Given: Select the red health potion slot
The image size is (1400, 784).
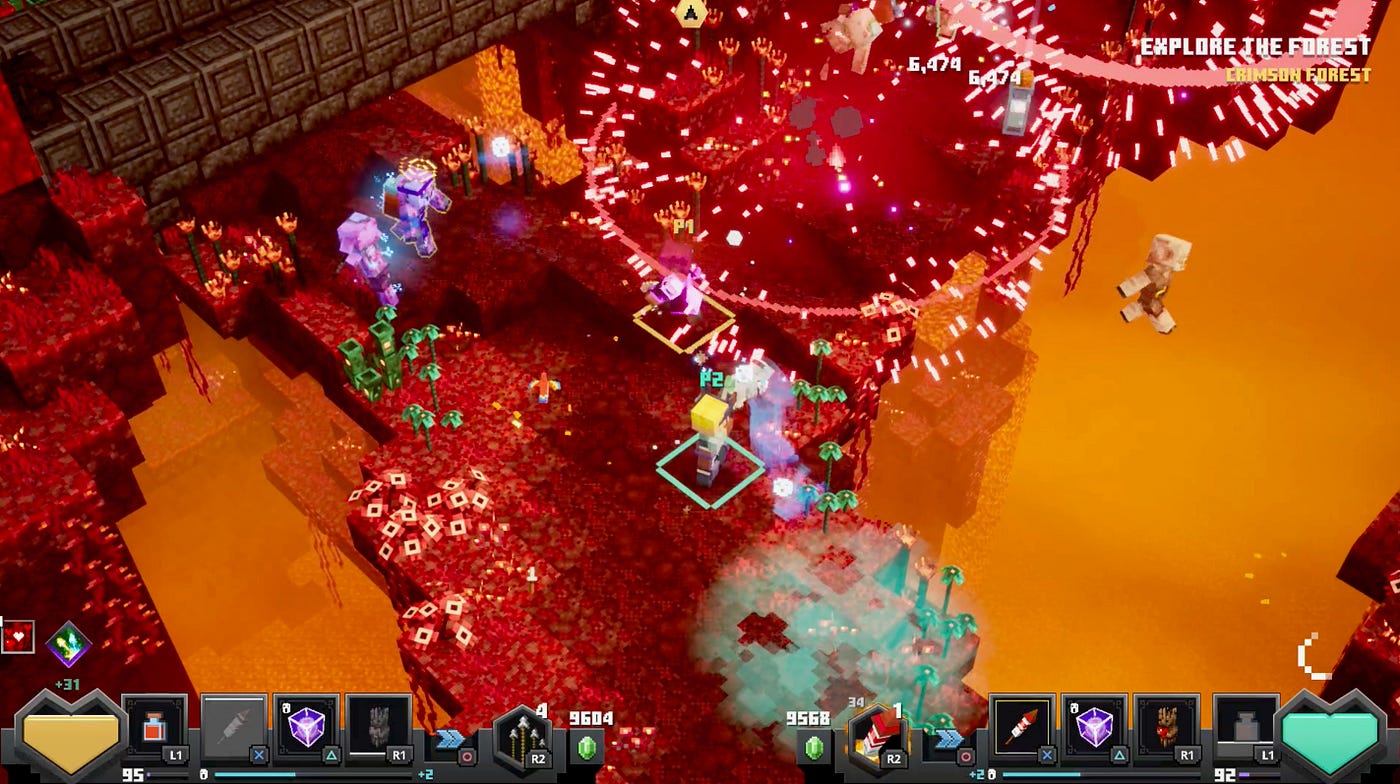Looking at the screenshot, I should click(155, 729).
